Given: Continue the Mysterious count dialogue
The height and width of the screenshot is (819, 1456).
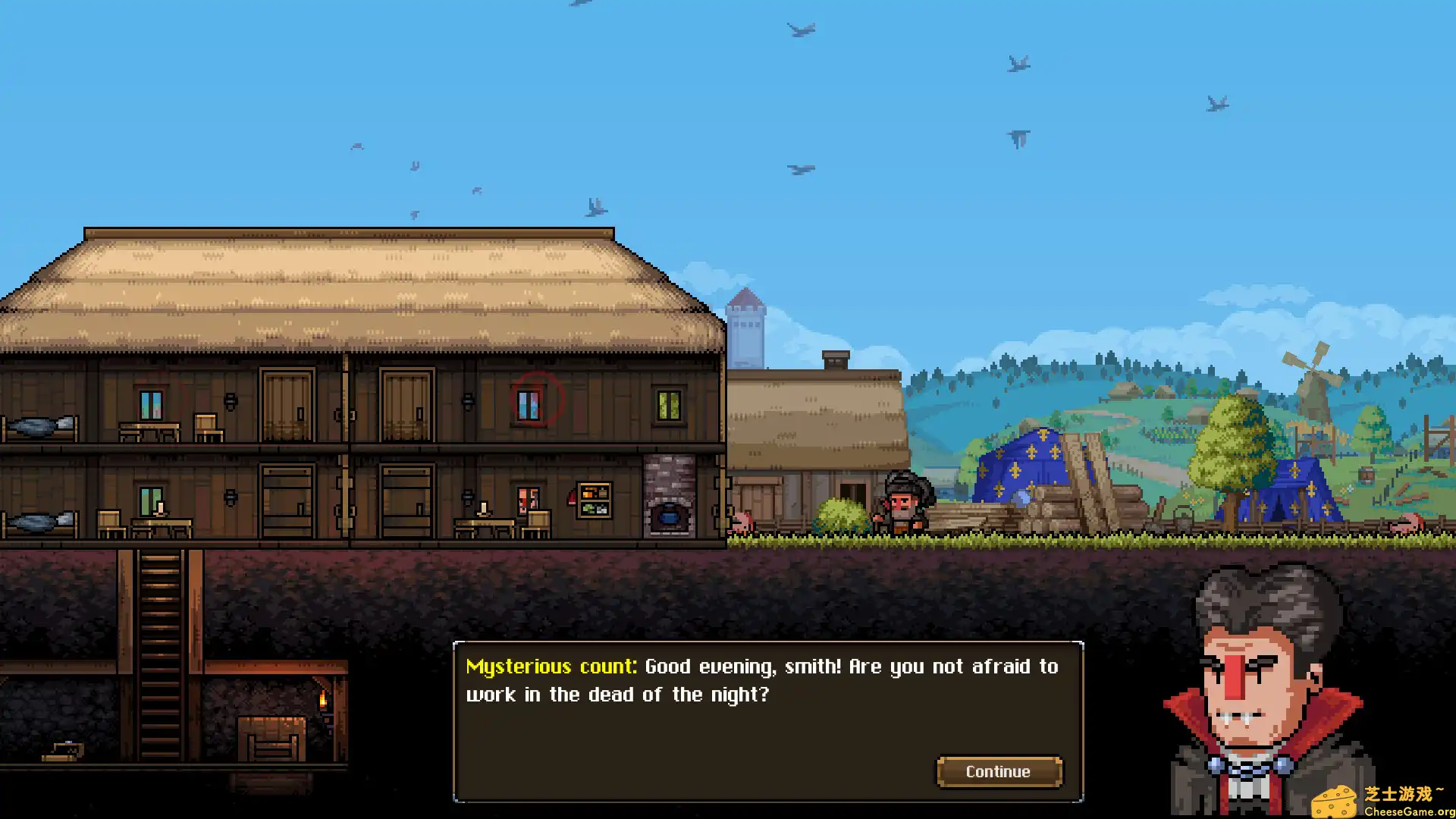Looking at the screenshot, I should [999, 771].
